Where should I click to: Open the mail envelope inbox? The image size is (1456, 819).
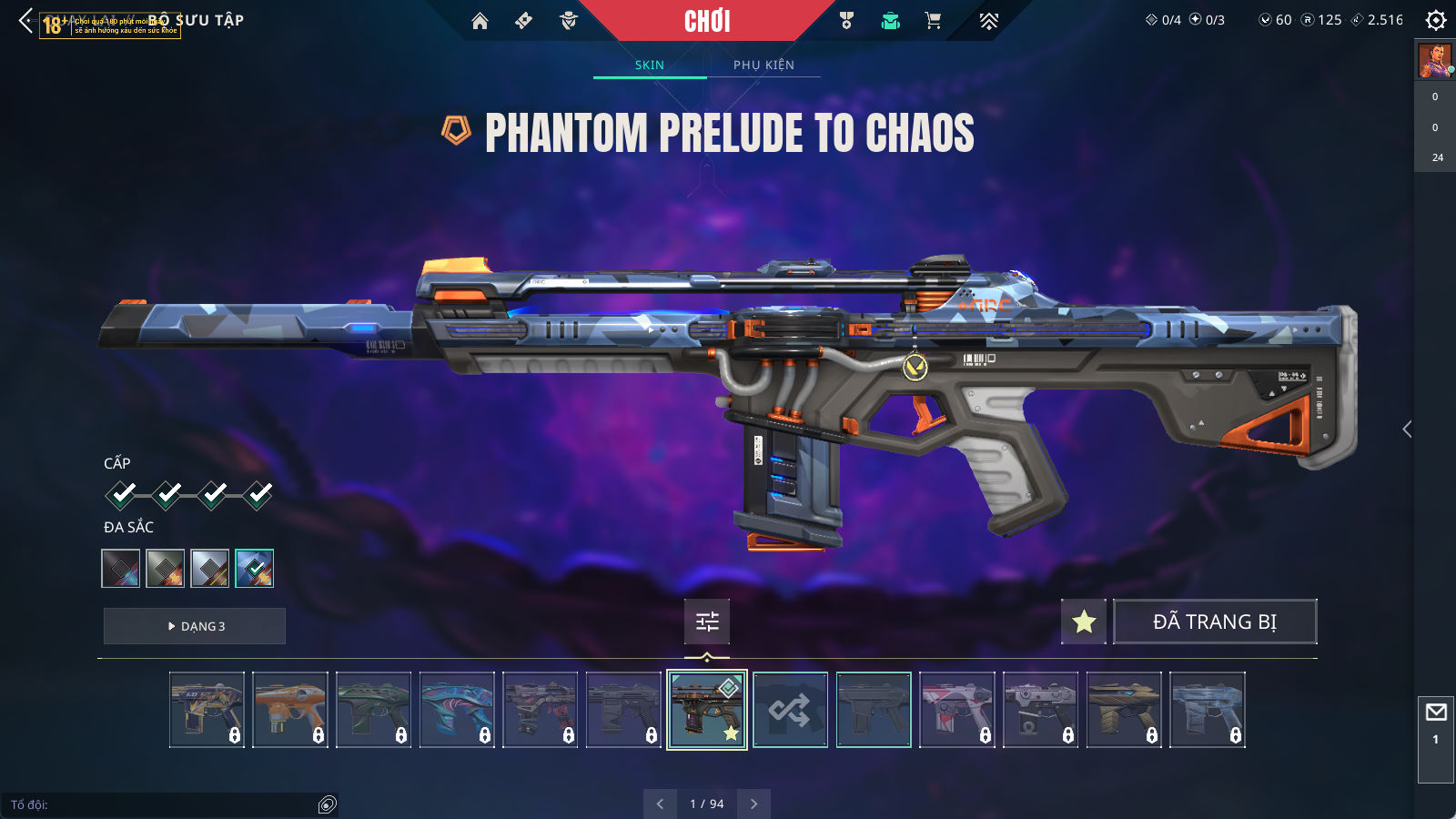1436,713
